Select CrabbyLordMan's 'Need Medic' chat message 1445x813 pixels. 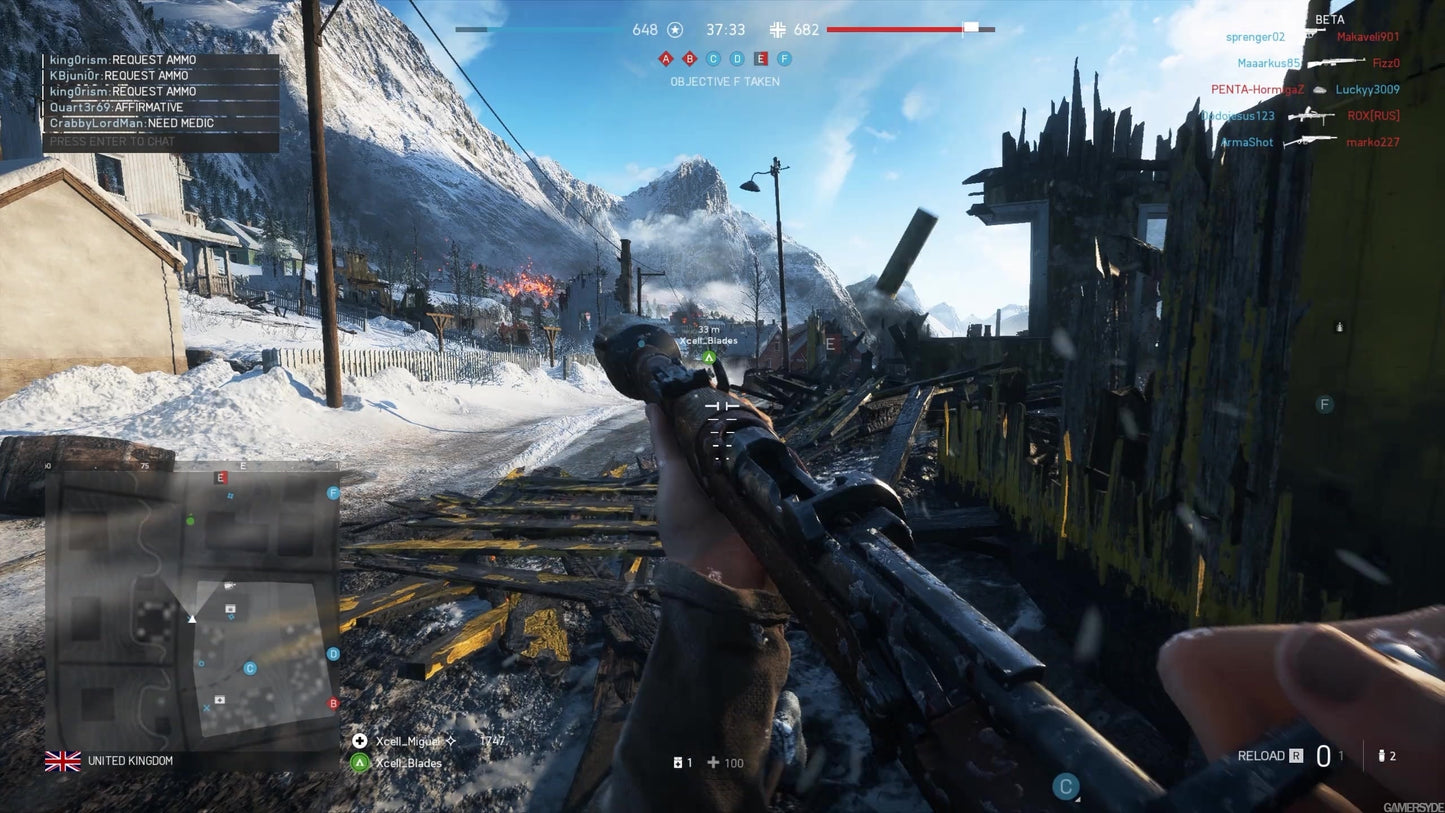tap(133, 124)
